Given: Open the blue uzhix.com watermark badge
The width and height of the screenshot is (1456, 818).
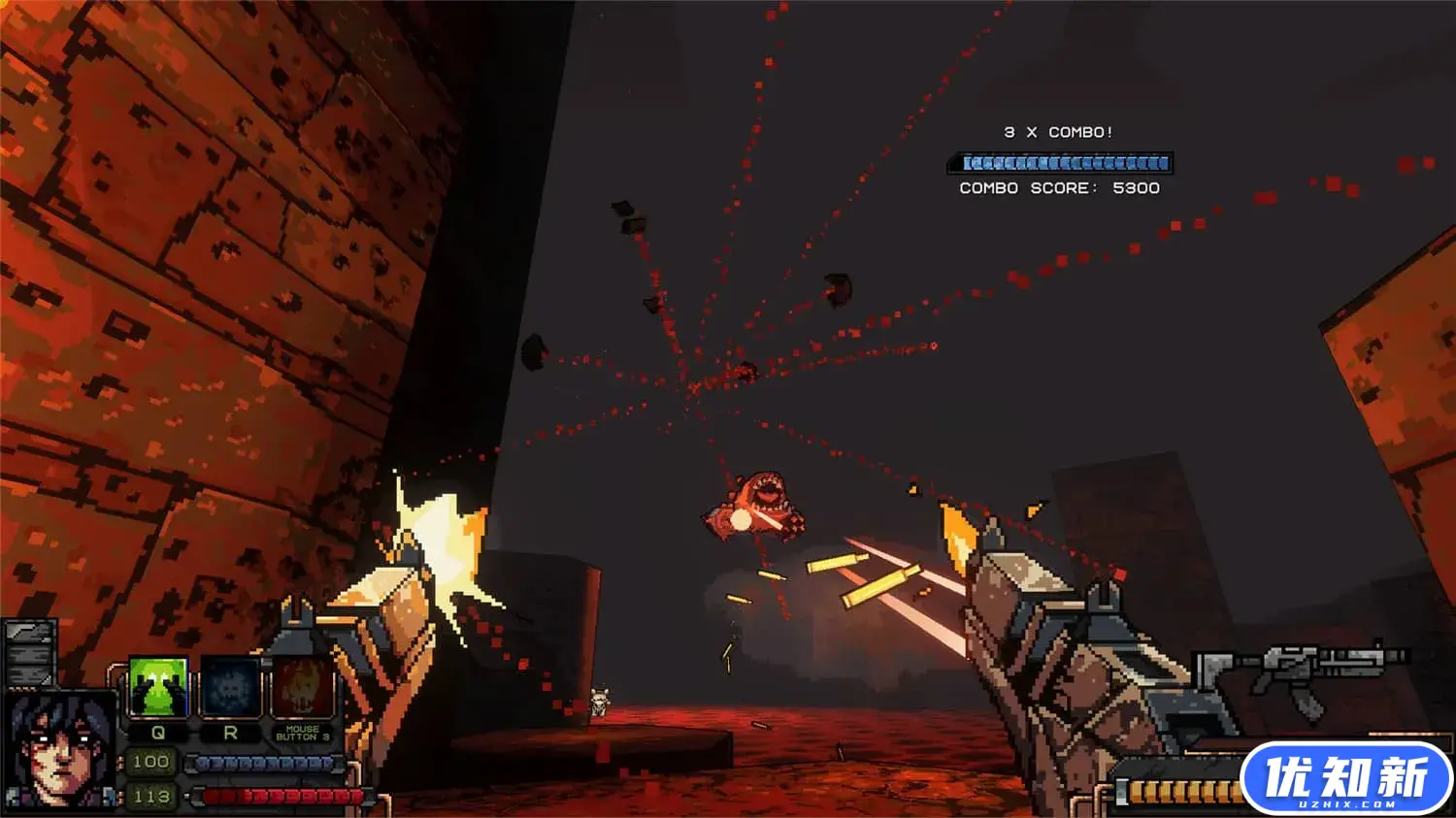Looking at the screenshot, I should (1345, 778).
